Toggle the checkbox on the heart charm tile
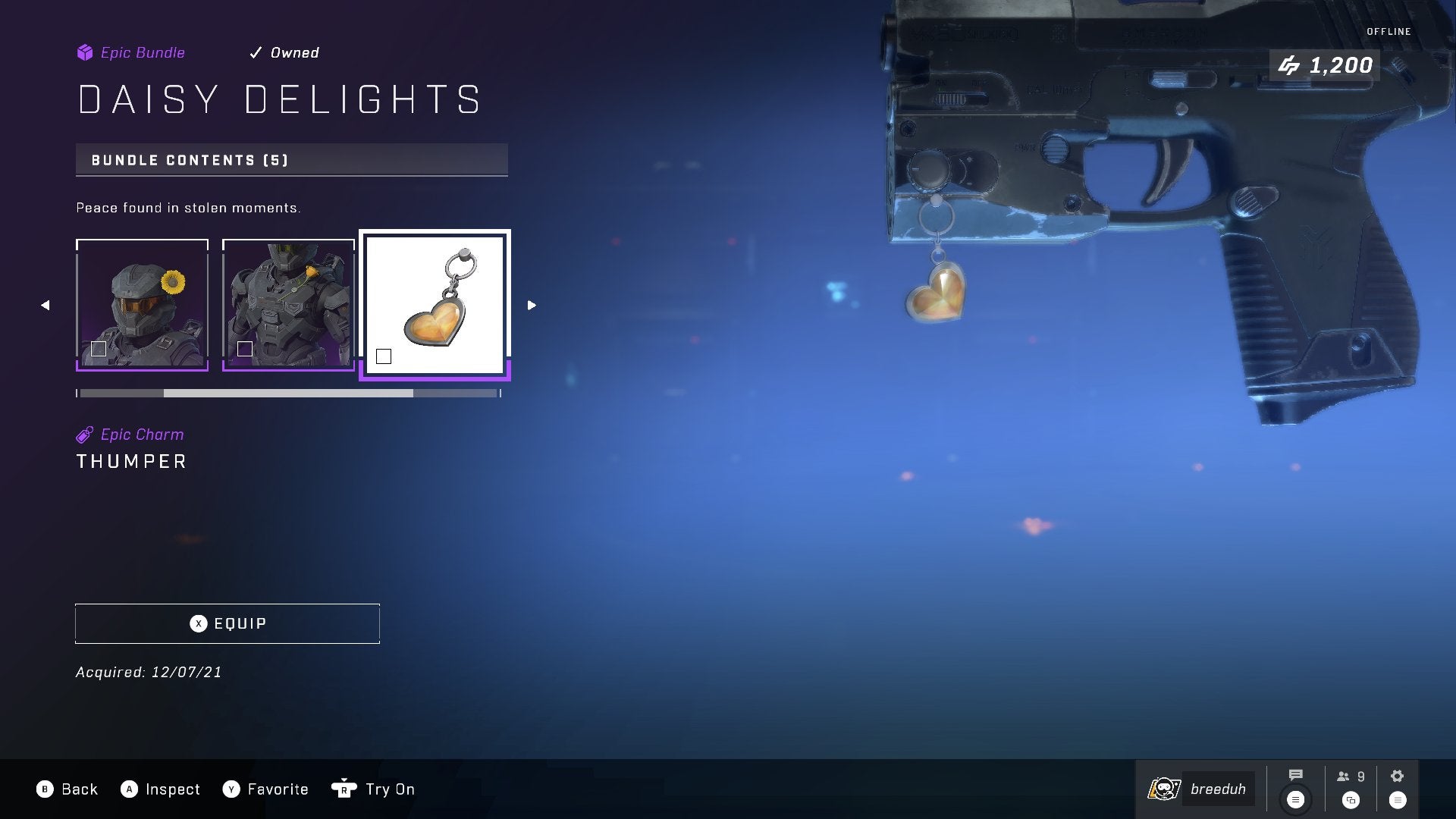This screenshot has height=819, width=1456. coord(384,355)
